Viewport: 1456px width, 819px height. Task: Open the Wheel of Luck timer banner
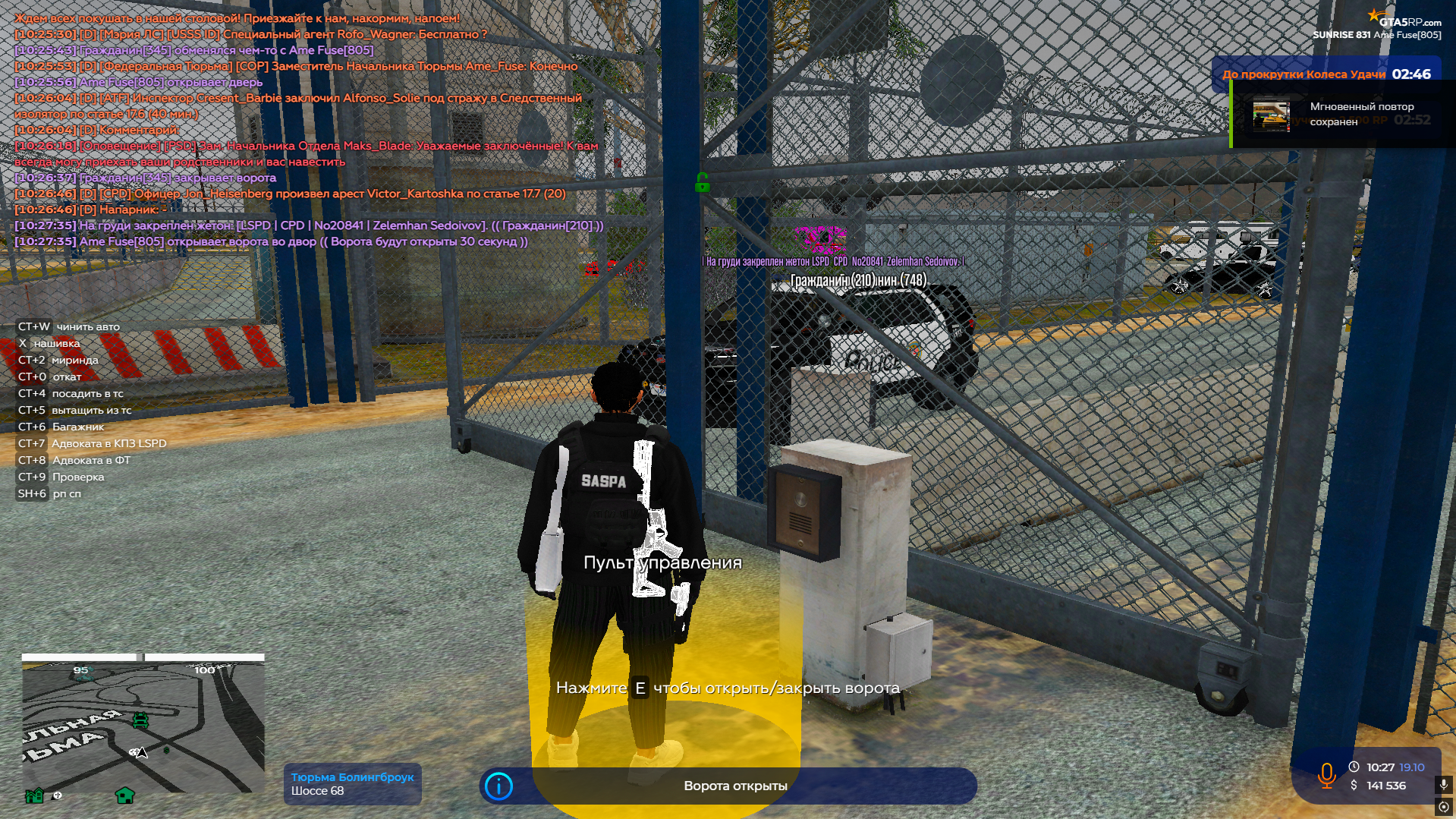[1325, 74]
